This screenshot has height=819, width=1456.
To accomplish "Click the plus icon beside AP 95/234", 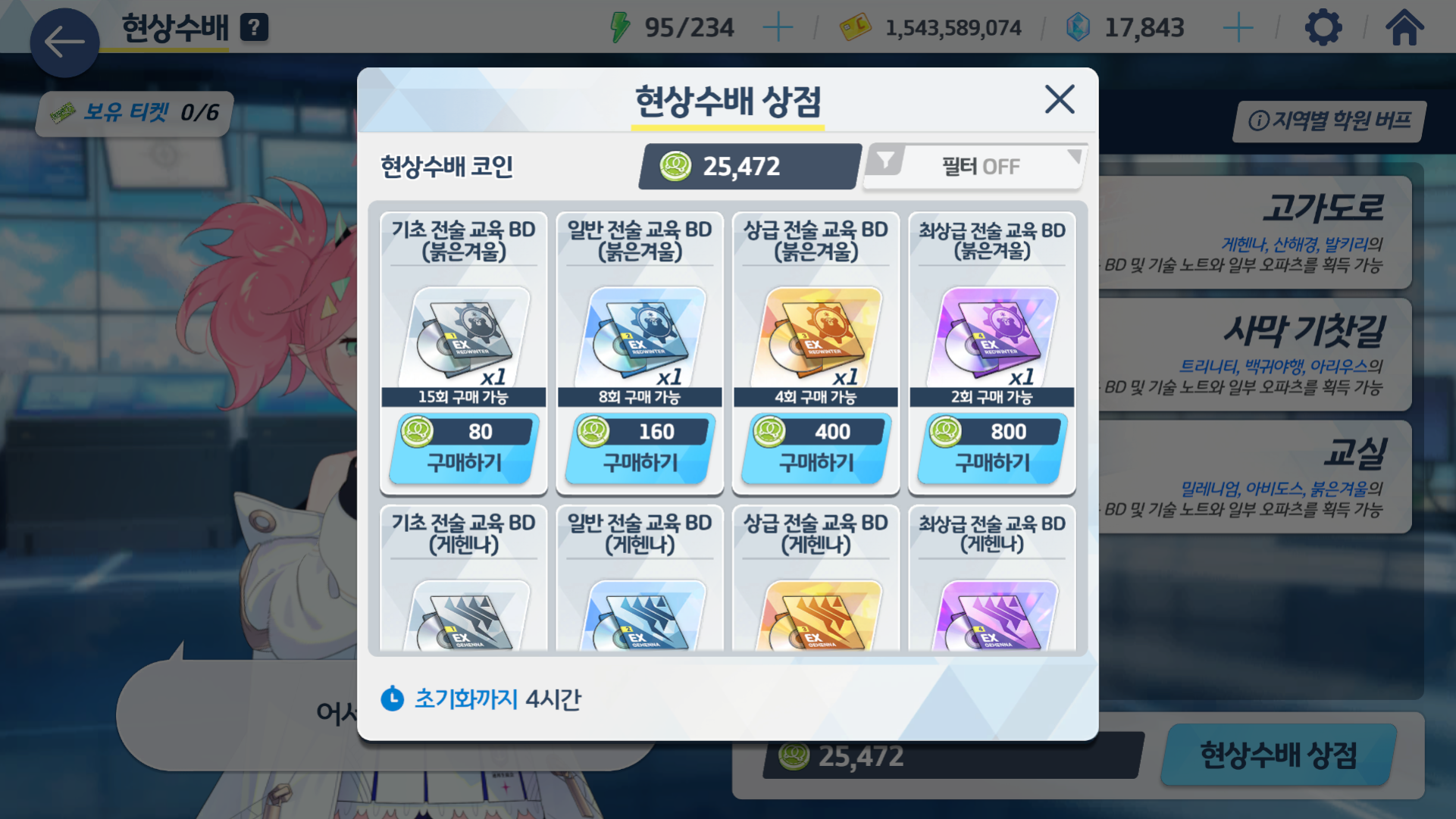I will coord(780,27).
